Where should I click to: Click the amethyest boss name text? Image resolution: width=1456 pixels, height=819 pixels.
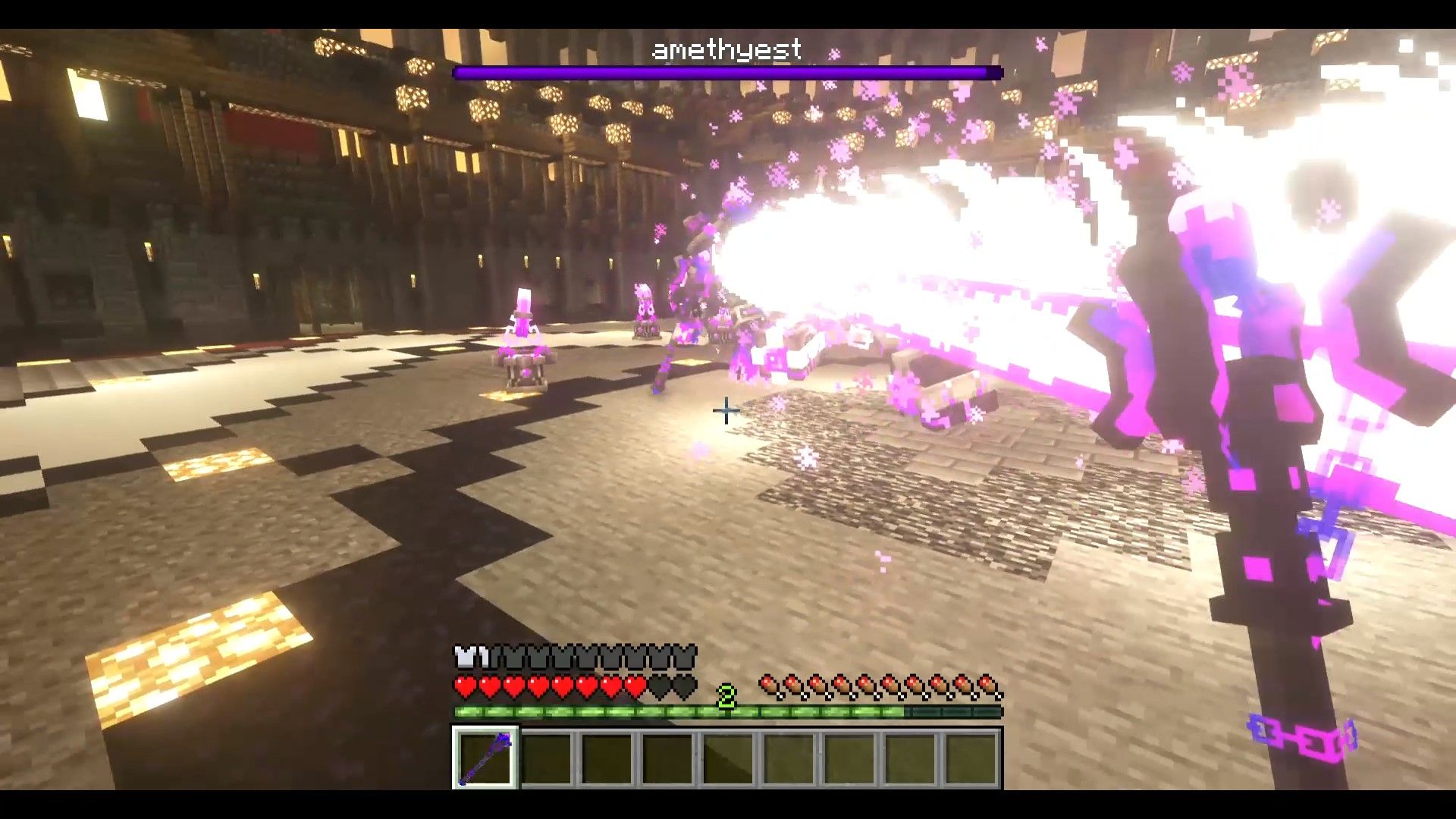pyautogui.click(x=726, y=49)
